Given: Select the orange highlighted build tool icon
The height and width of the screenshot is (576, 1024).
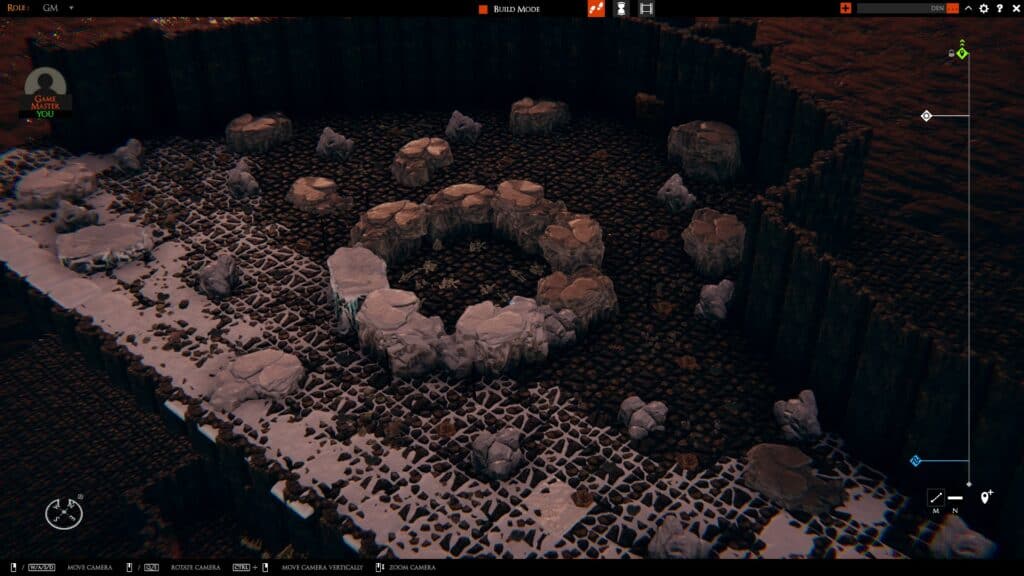Looking at the screenshot, I should pos(596,9).
